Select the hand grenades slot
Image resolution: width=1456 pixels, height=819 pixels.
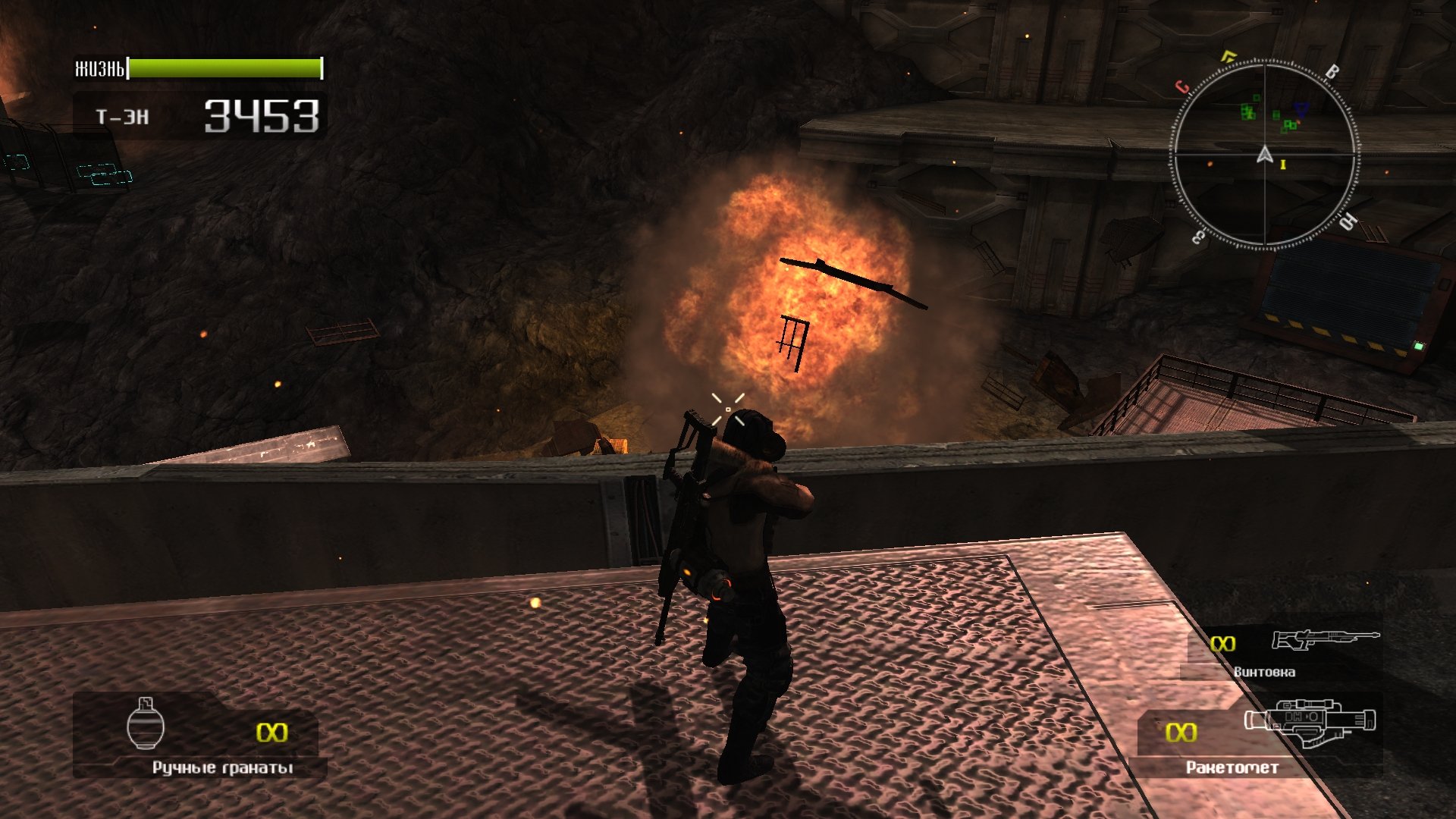199,734
